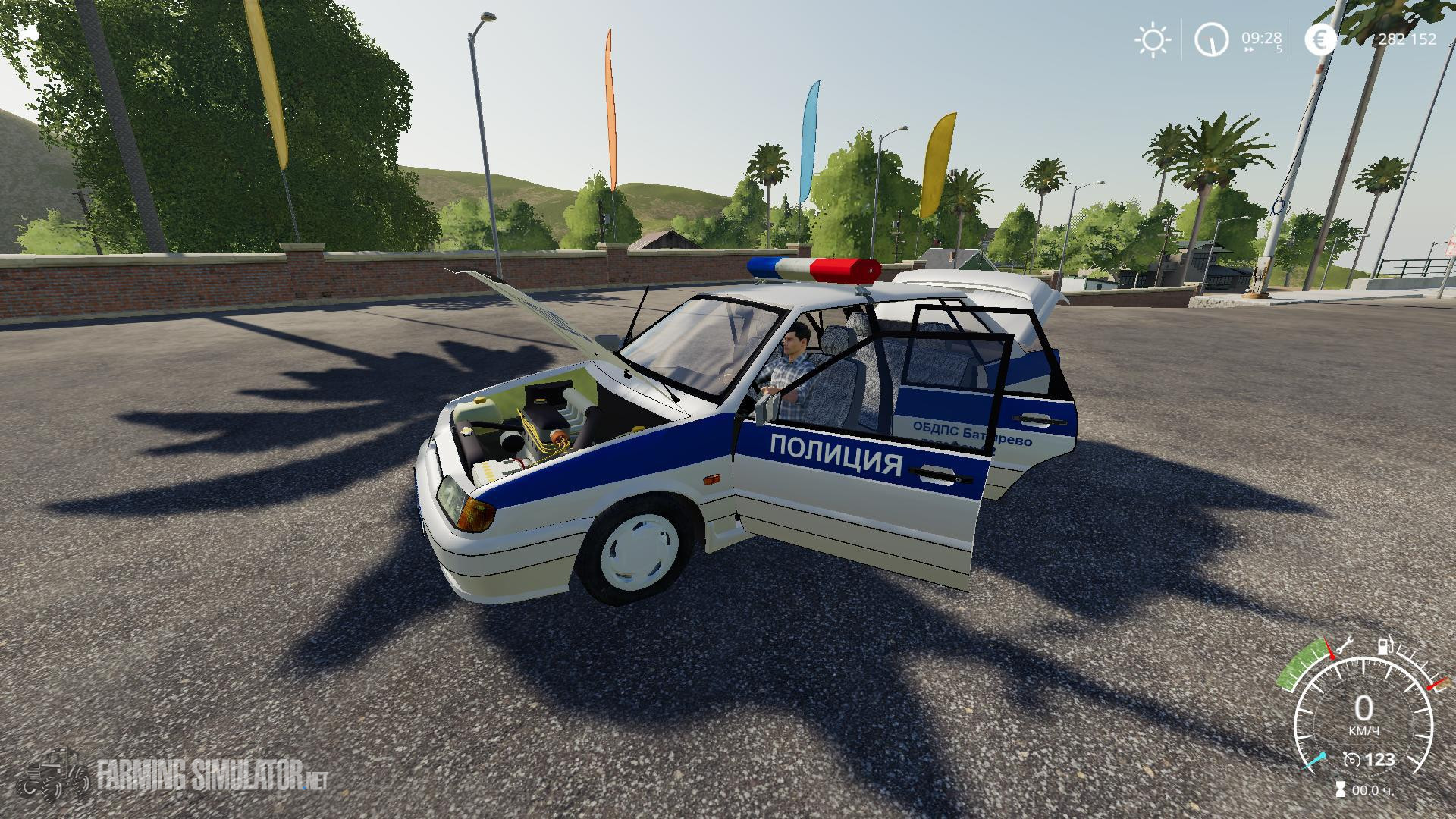The height and width of the screenshot is (819, 1456).
Task: Click the wrench vehicle damage icon
Action: (1345, 646)
